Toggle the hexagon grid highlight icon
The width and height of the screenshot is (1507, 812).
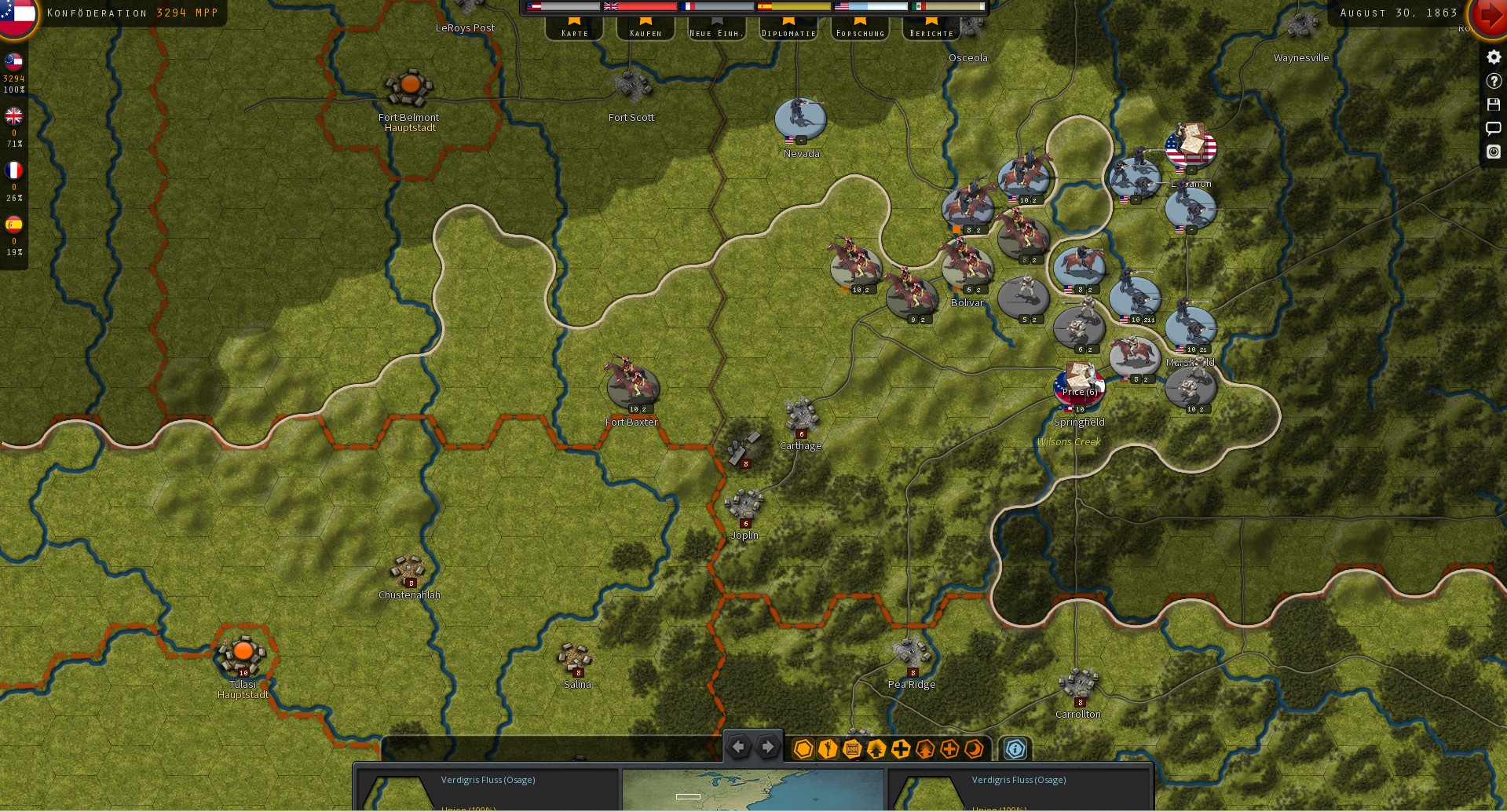[x=803, y=750]
